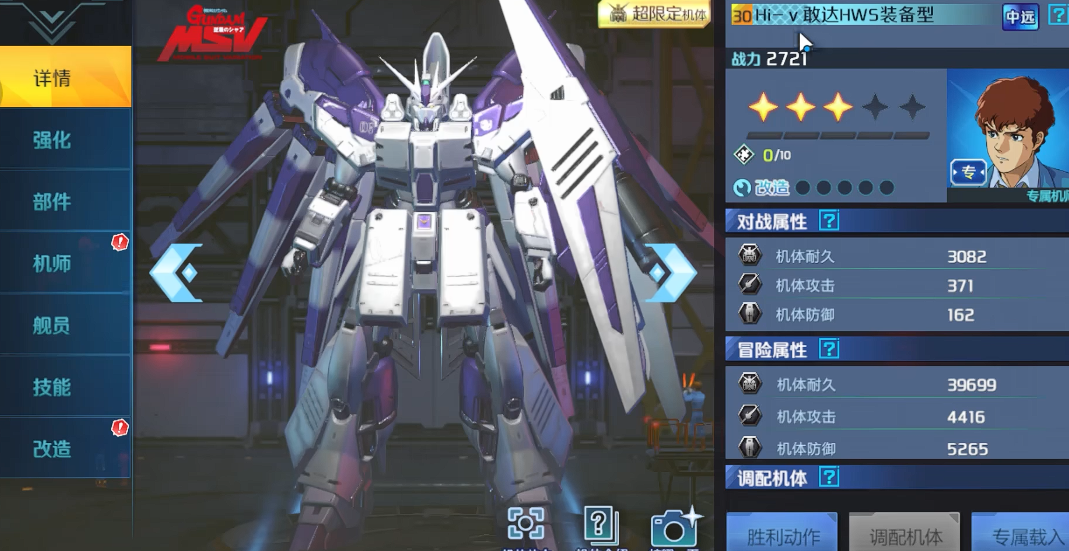This screenshot has height=551, width=1069.
Task: Show the next mech with the right arrow
Action: tap(668, 271)
